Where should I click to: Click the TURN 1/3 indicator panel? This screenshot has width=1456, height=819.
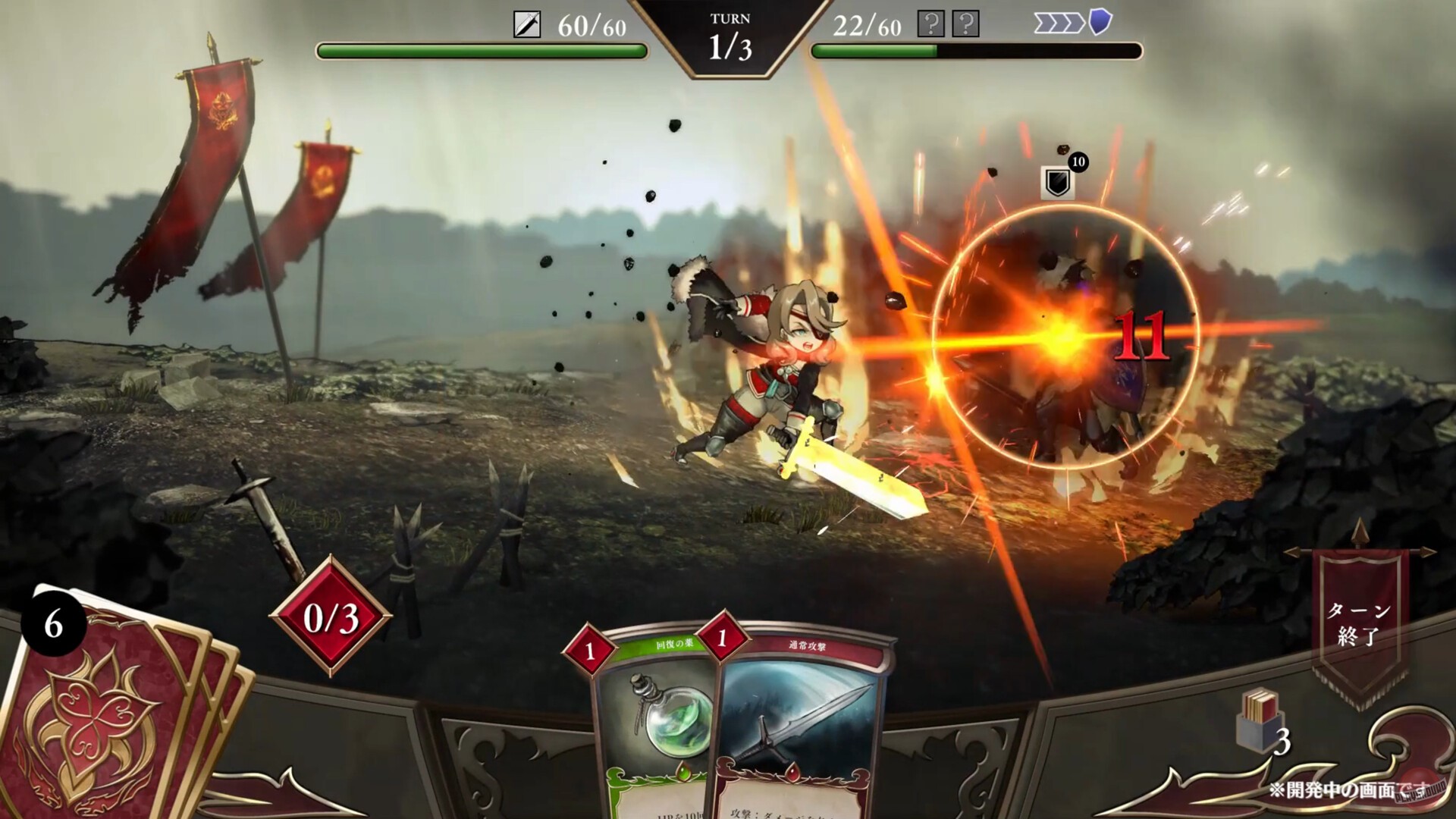coord(730,36)
